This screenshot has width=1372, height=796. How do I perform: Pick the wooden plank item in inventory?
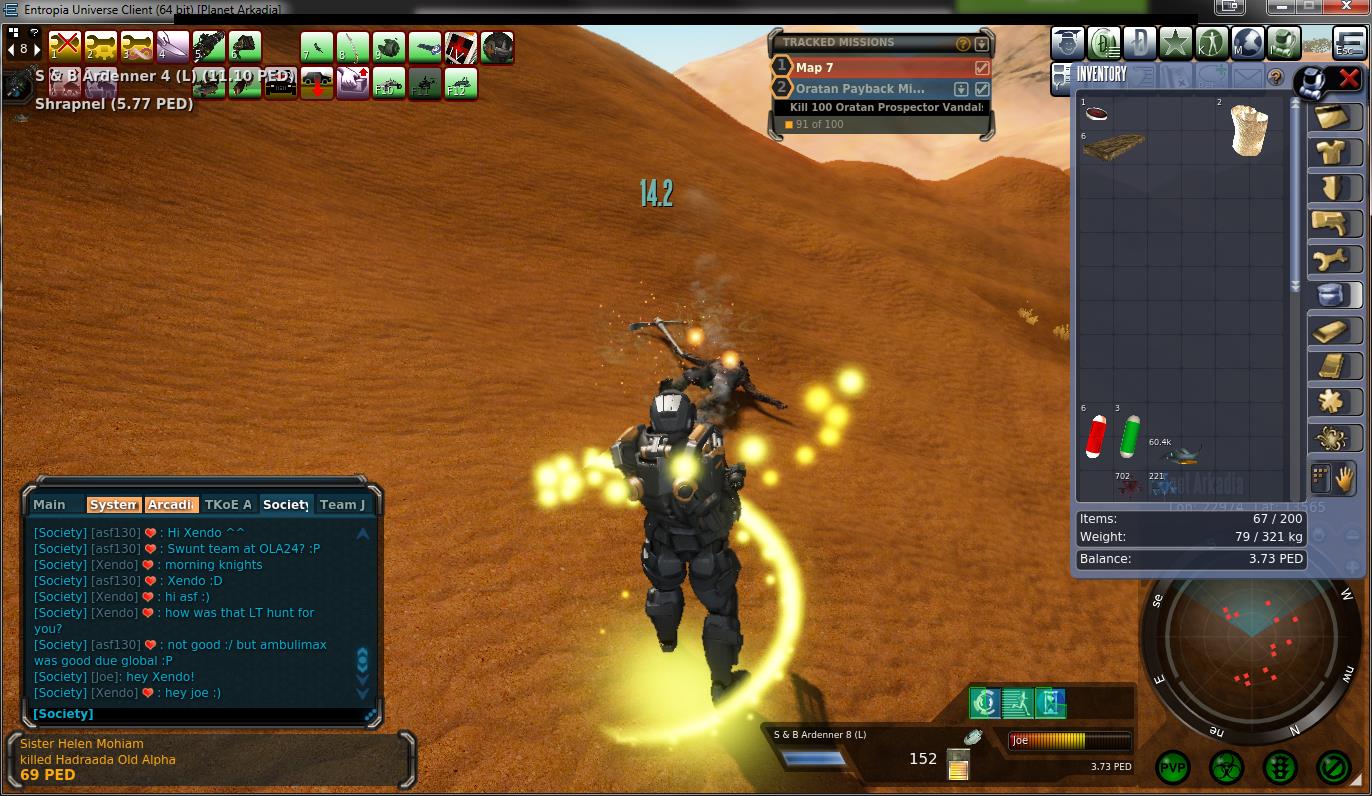(x=1113, y=149)
